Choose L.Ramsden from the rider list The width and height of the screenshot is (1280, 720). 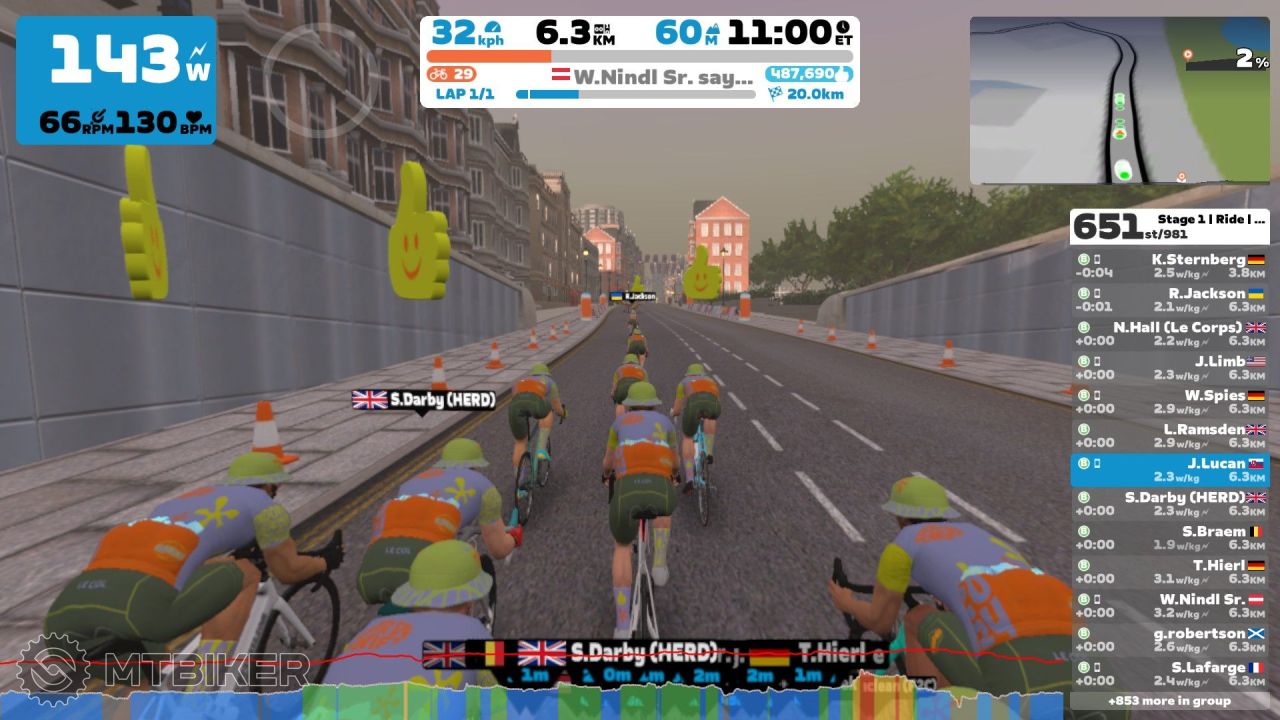tap(1169, 436)
